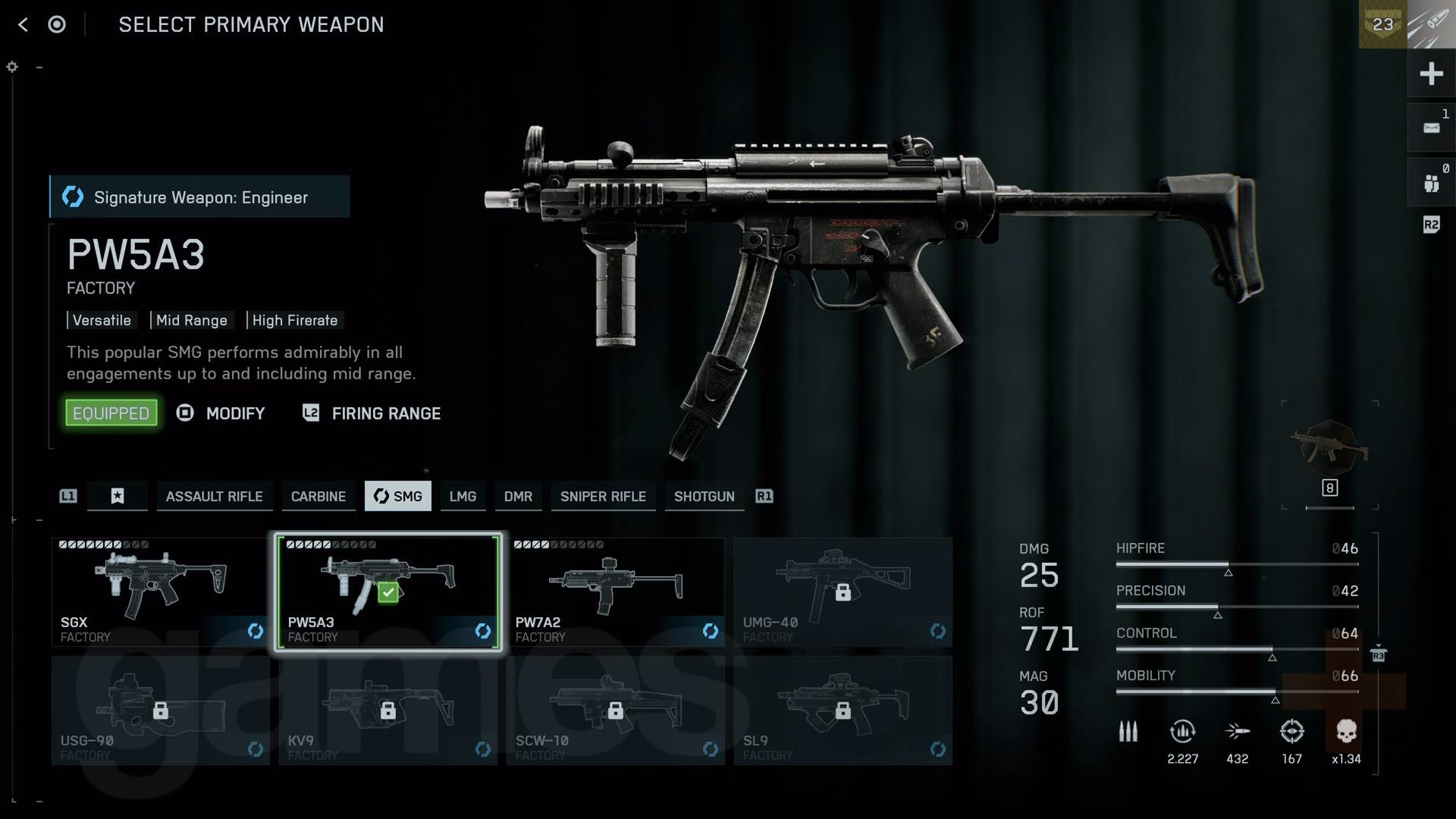
Task: Choose the locked UMG-40 weapon tile
Action: [x=843, y=592]
